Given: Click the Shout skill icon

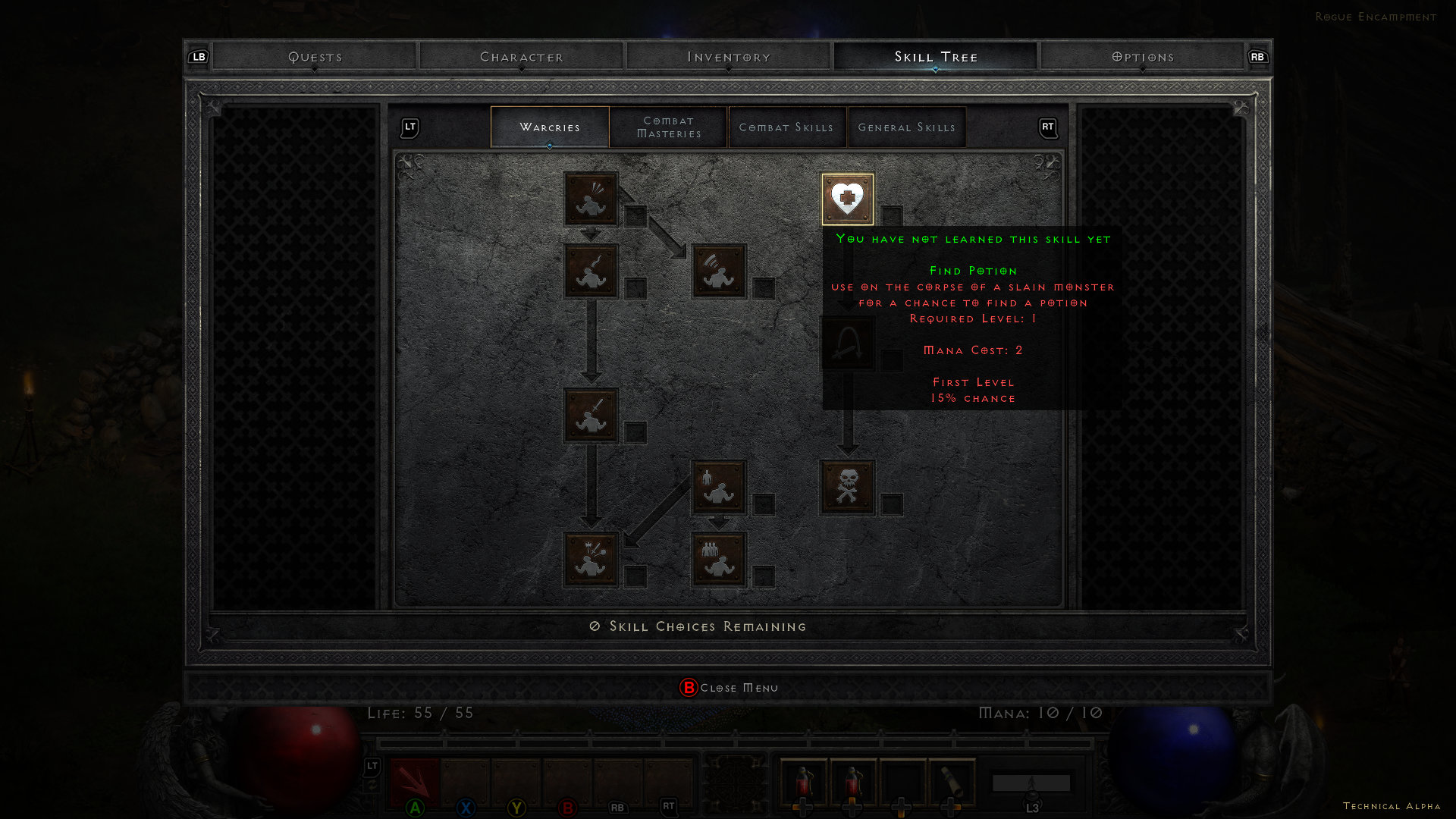Looking at the screenshot, I should click(x=719, y=271).
